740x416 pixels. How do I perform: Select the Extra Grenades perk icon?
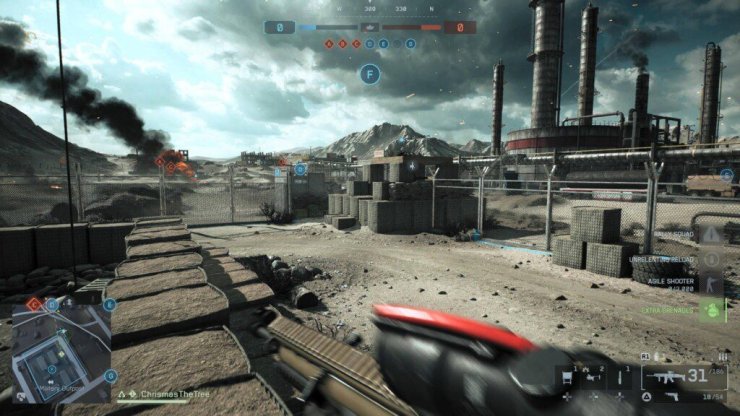point(713,310)
